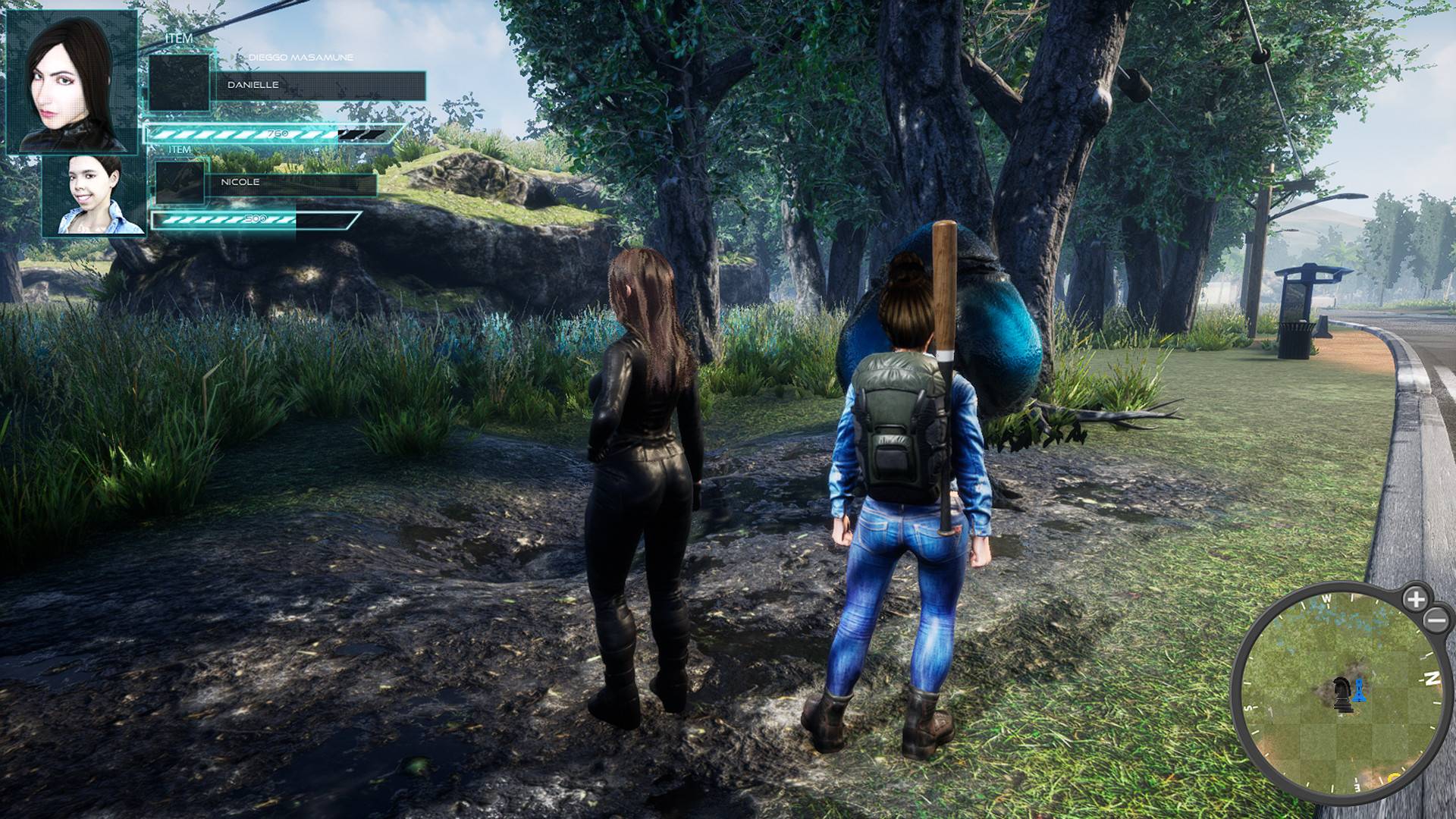Select Danielle's character portrait
Screen dimensions: 1456x819
(x=72, y=82)
